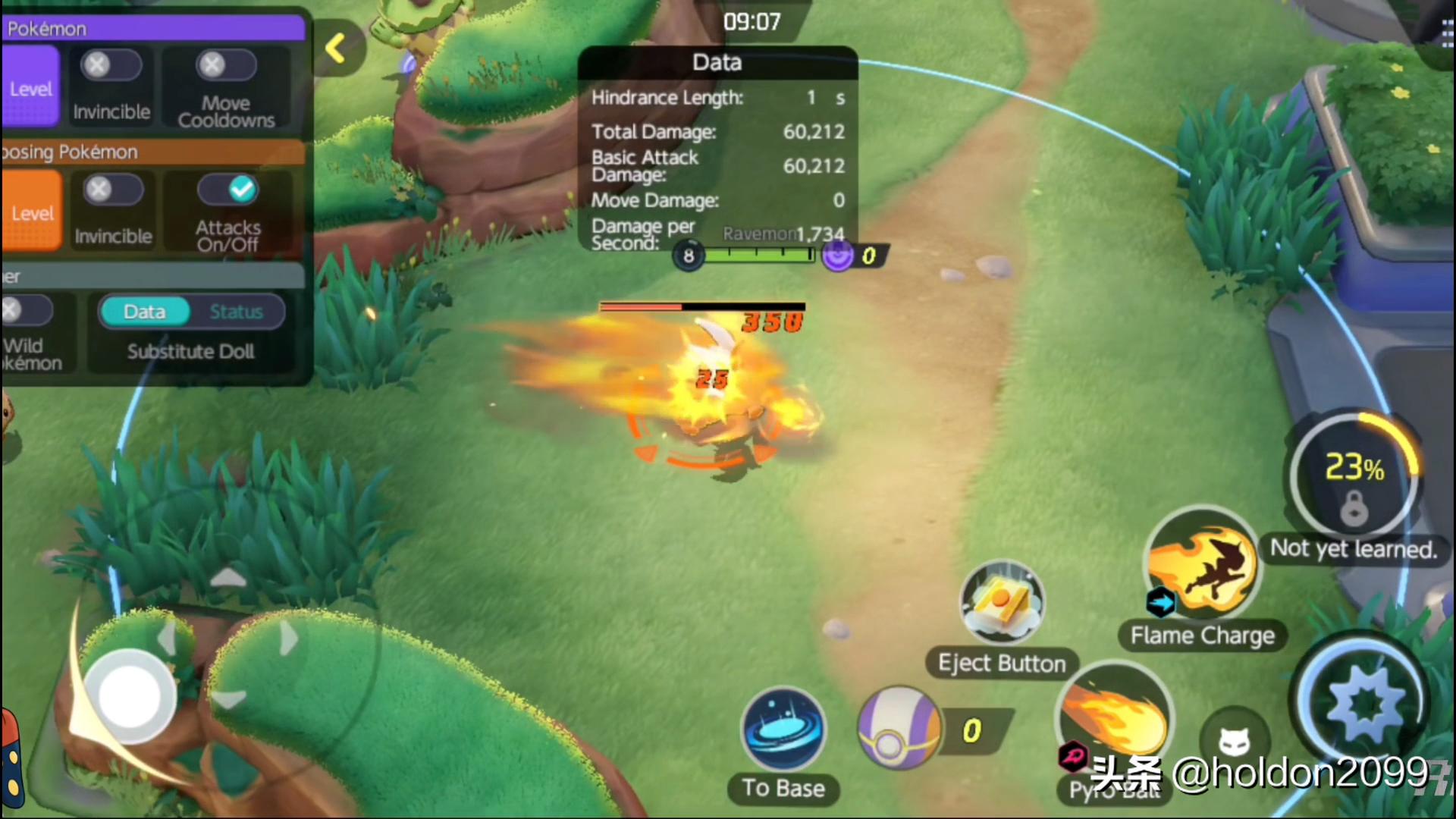The width and height of the screenshot is (1456, 819).
Task: Toggle Invincible for the opposing Pokémon
Action: 113,190
